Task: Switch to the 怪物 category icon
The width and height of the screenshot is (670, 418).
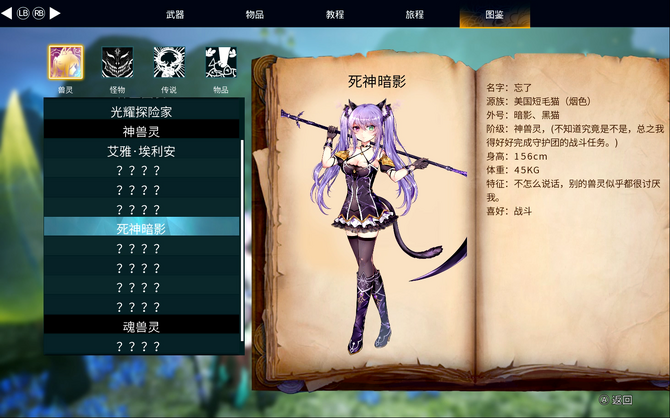Action: (x=118, y=63)
